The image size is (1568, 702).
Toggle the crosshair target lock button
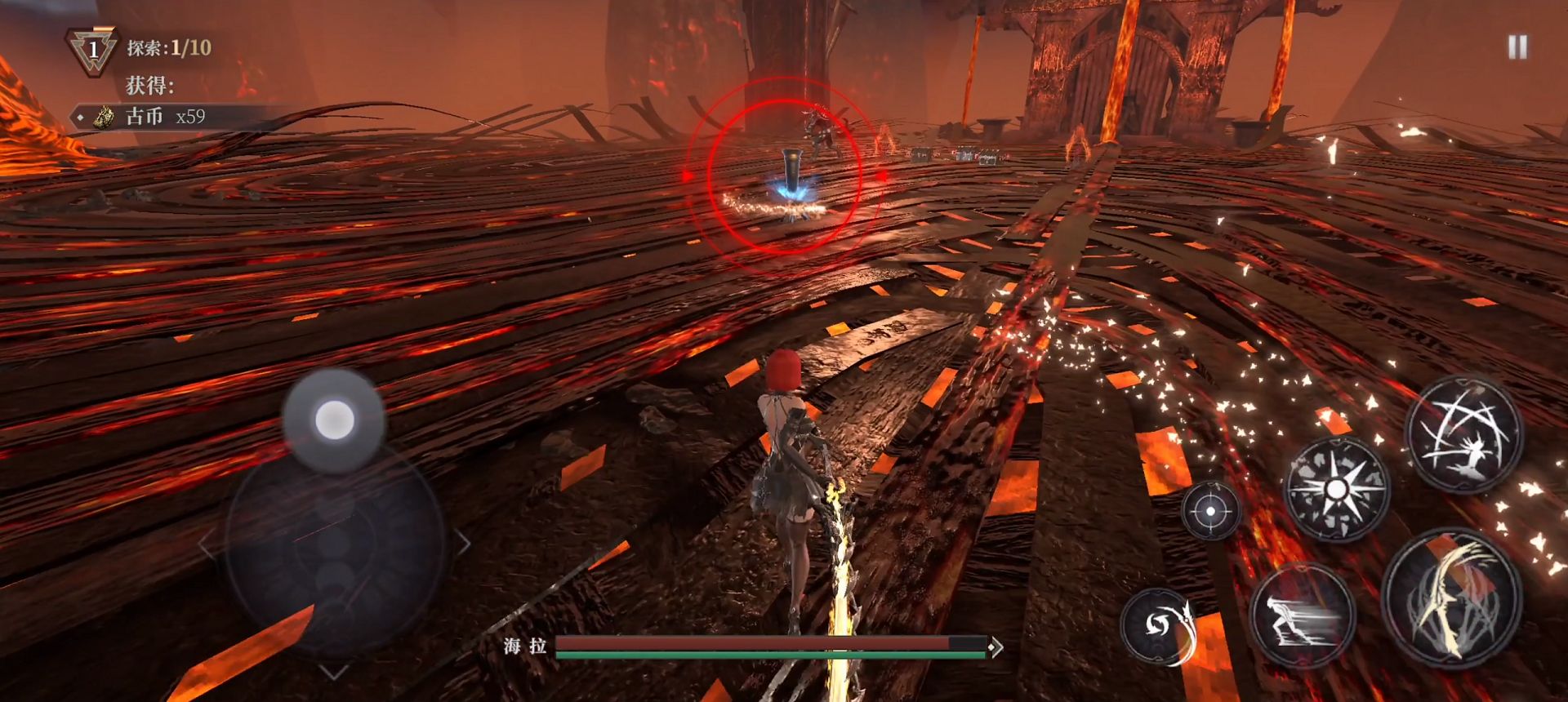click(1210, 511)
